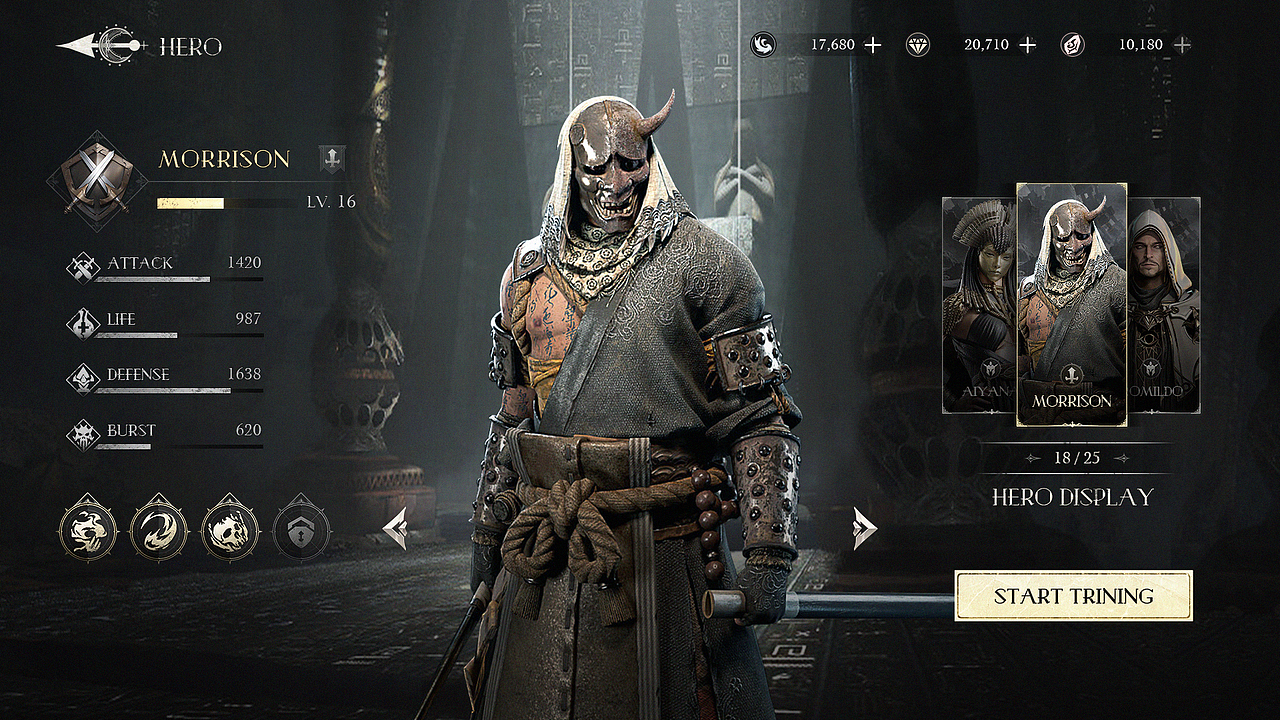1280x720 pixels.
Task: Add more of the 17,680 currency
Action: (873, 45)
